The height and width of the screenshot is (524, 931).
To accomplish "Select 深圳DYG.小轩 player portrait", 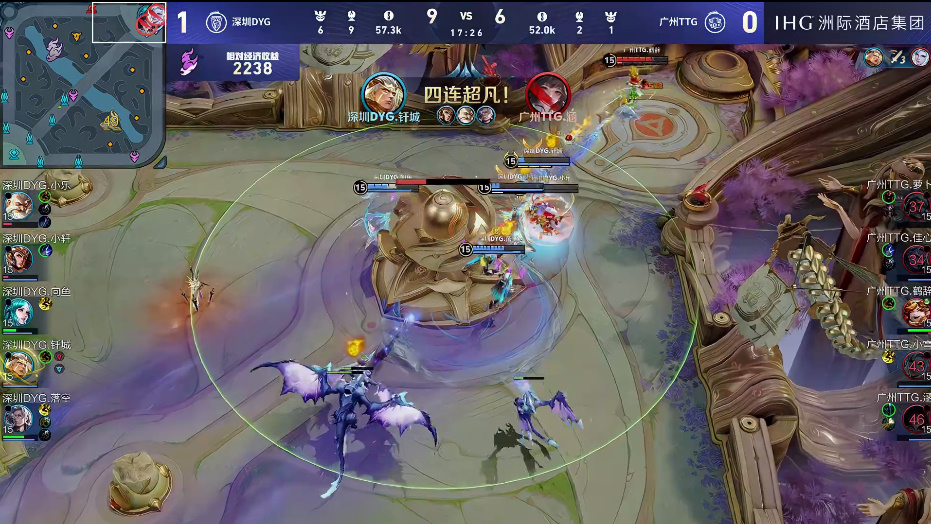I will pyautogui.click(x=19, y=259).
